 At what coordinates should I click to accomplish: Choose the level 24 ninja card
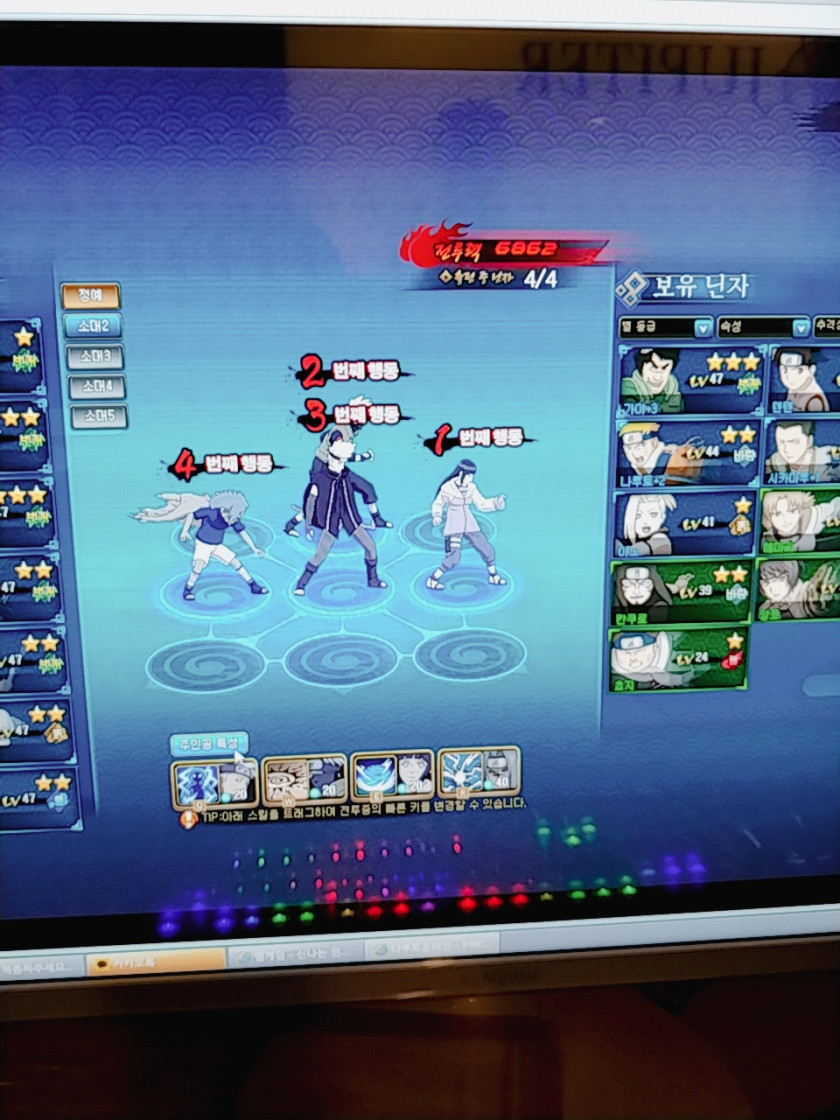(678, 659)
